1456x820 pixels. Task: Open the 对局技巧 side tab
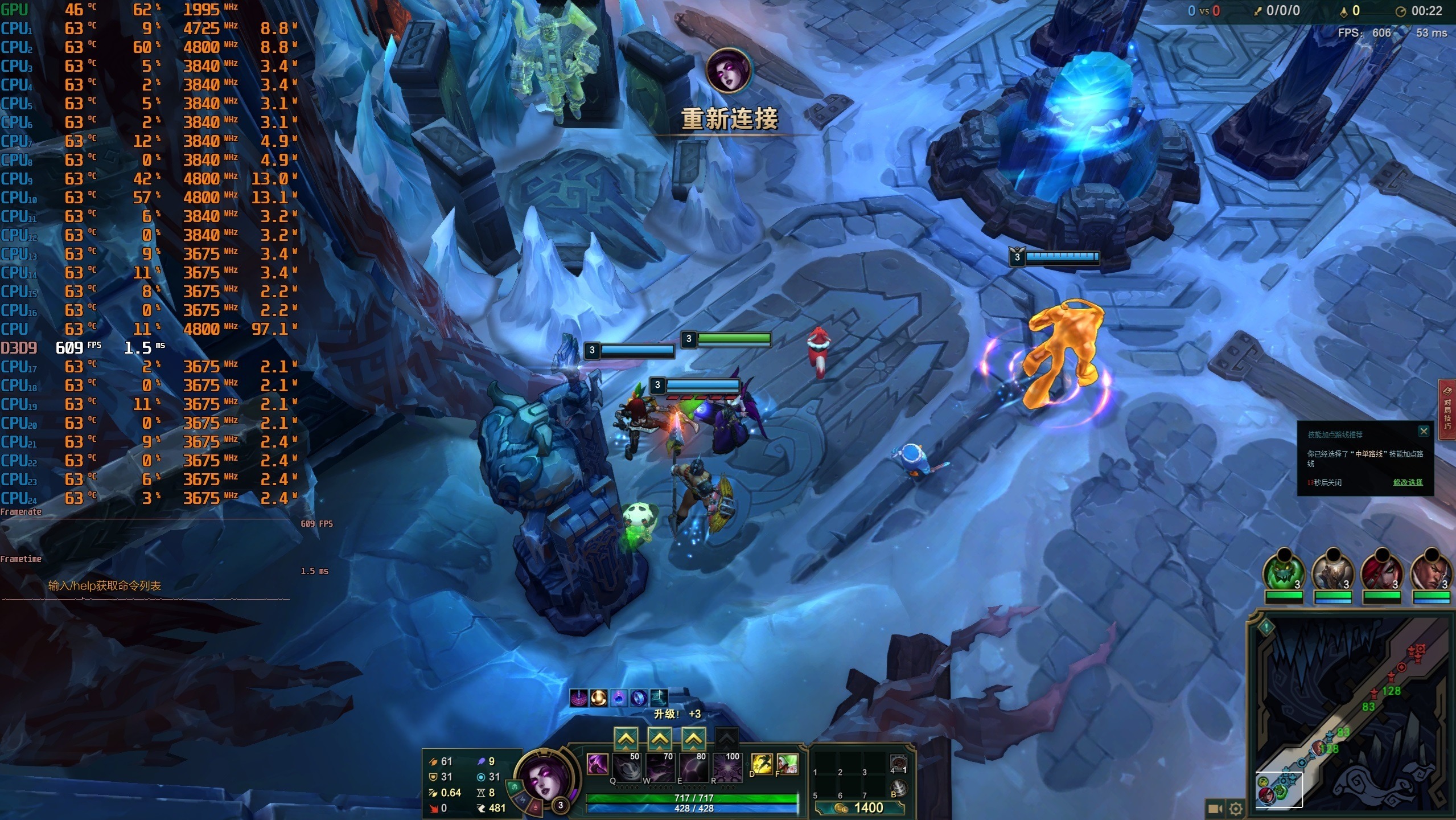click(1447, 409)
